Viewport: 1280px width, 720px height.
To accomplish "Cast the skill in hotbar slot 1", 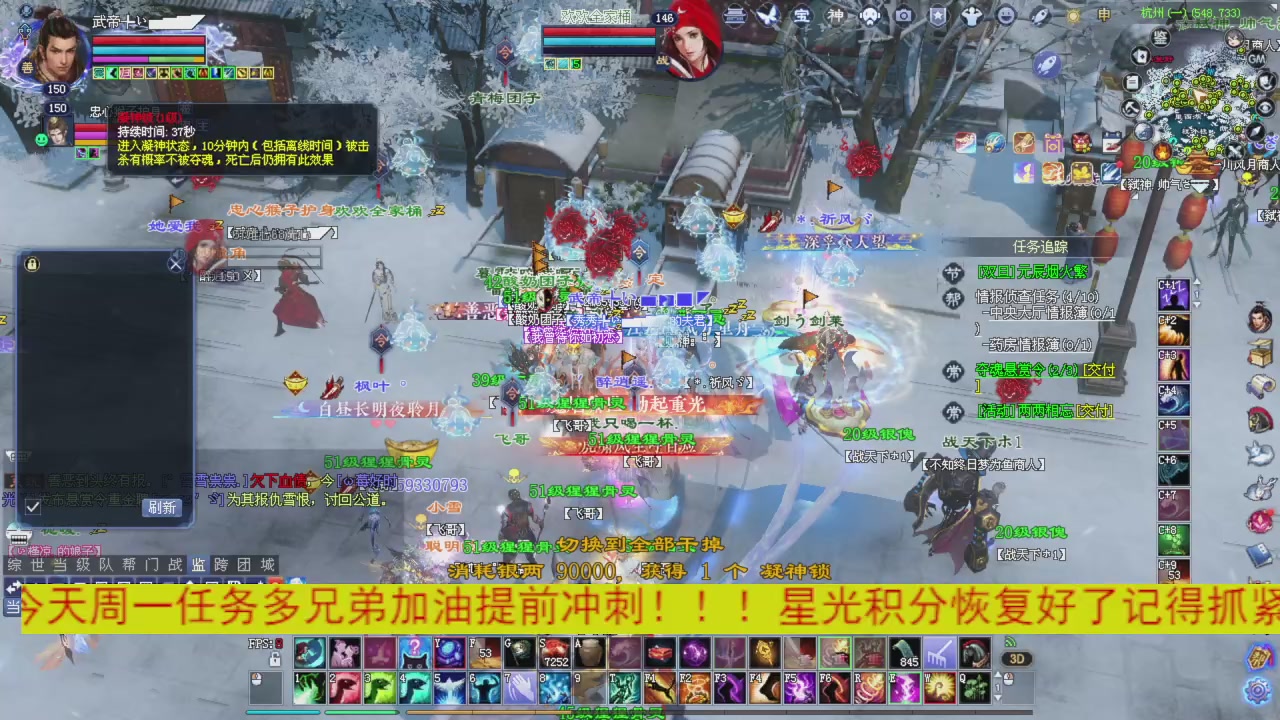I will coord(310,688).
